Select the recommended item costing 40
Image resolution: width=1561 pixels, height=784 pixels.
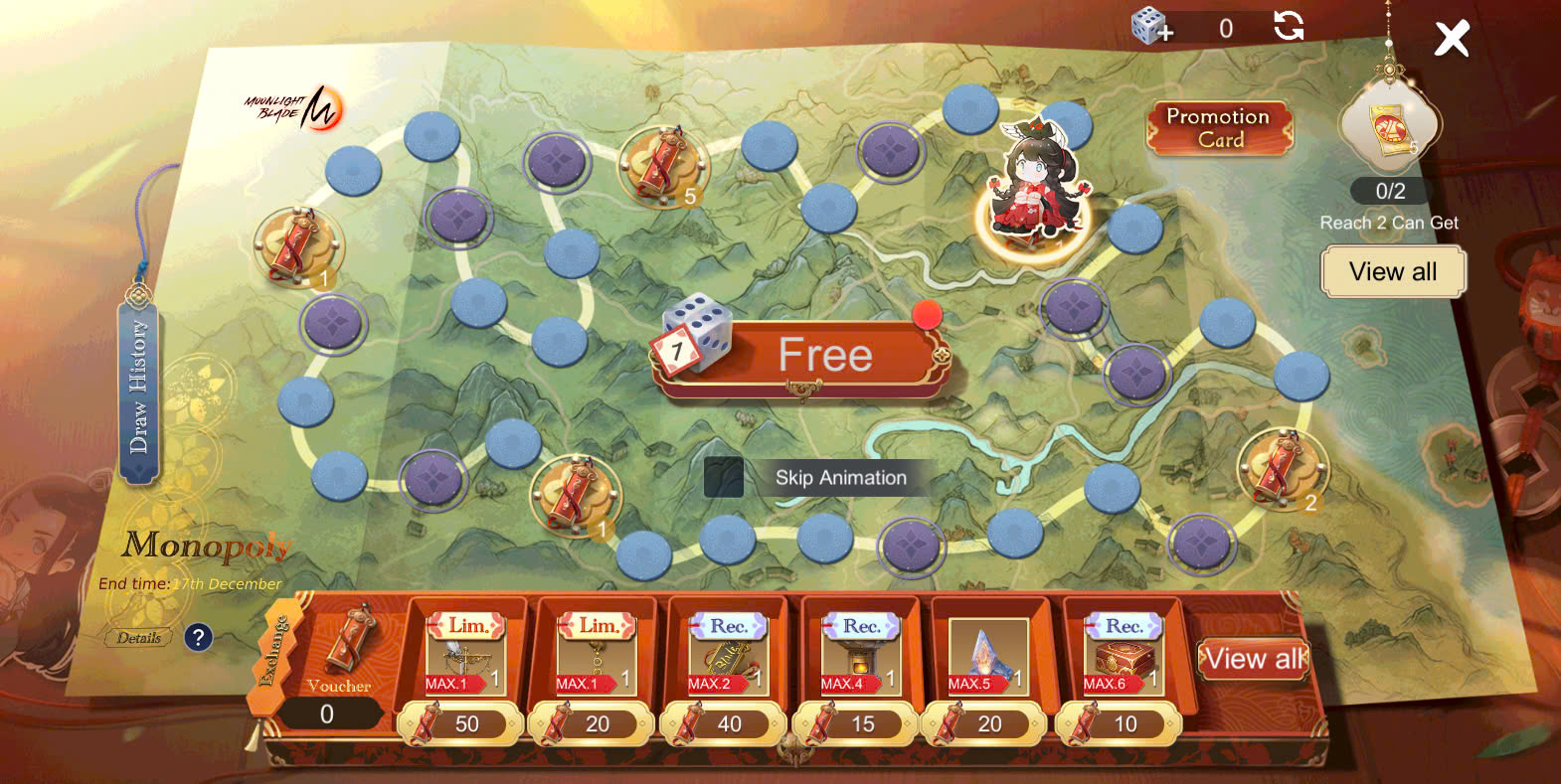pyautogui.click(x=727, y=656)
